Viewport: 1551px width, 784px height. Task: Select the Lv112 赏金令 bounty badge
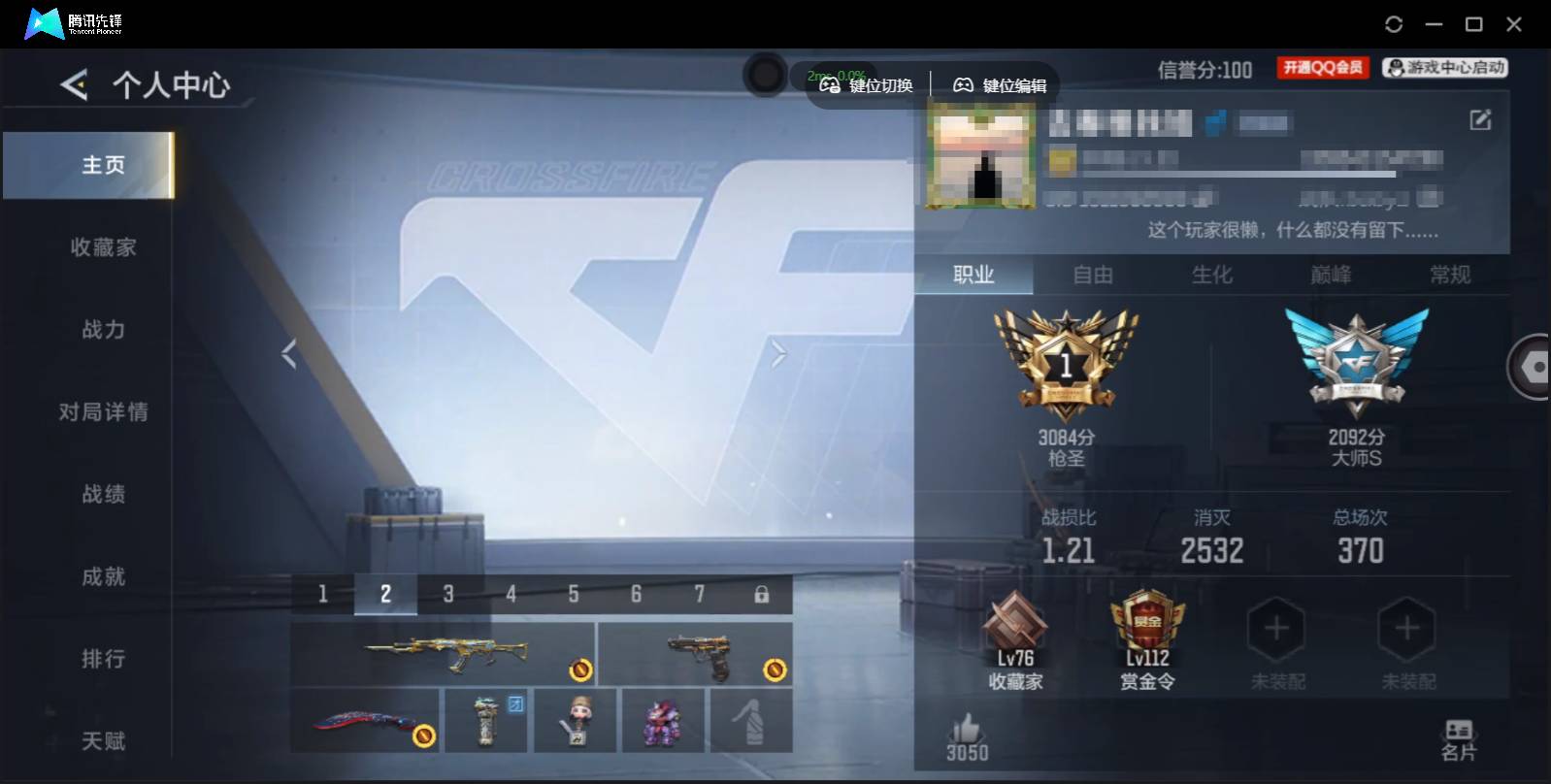click(1148, 636)
